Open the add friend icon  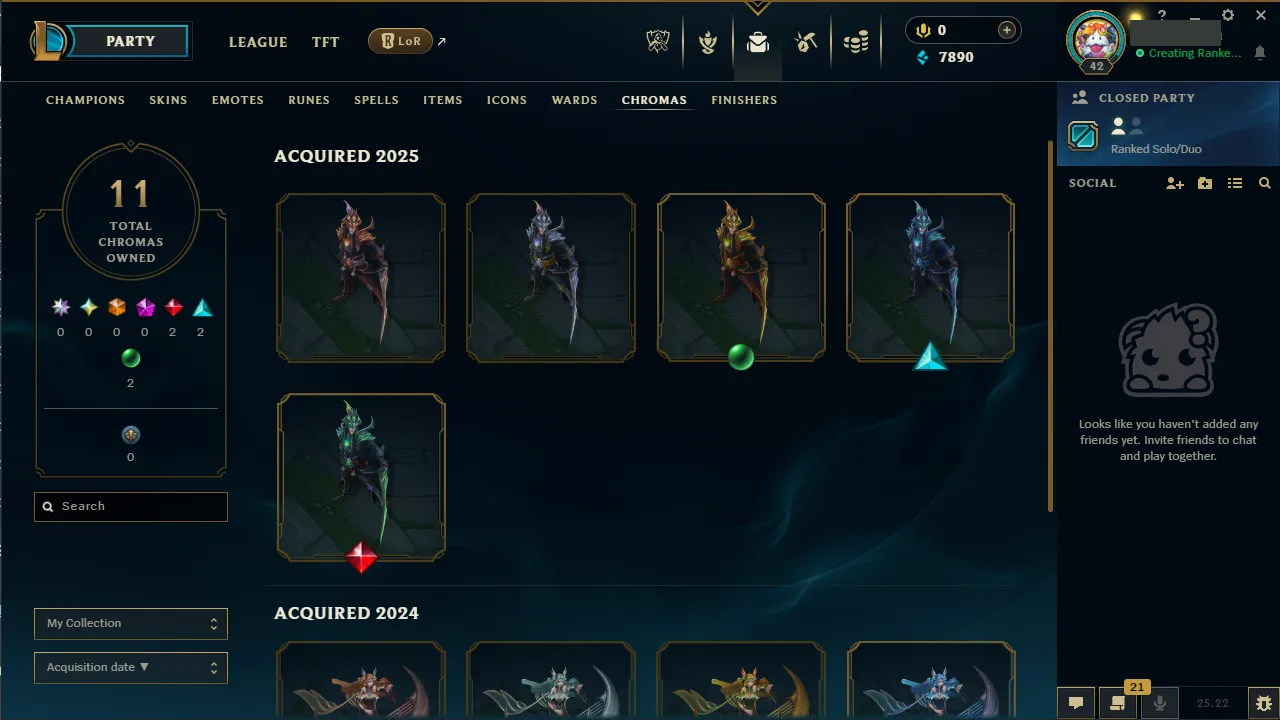tap(1174, 183)
